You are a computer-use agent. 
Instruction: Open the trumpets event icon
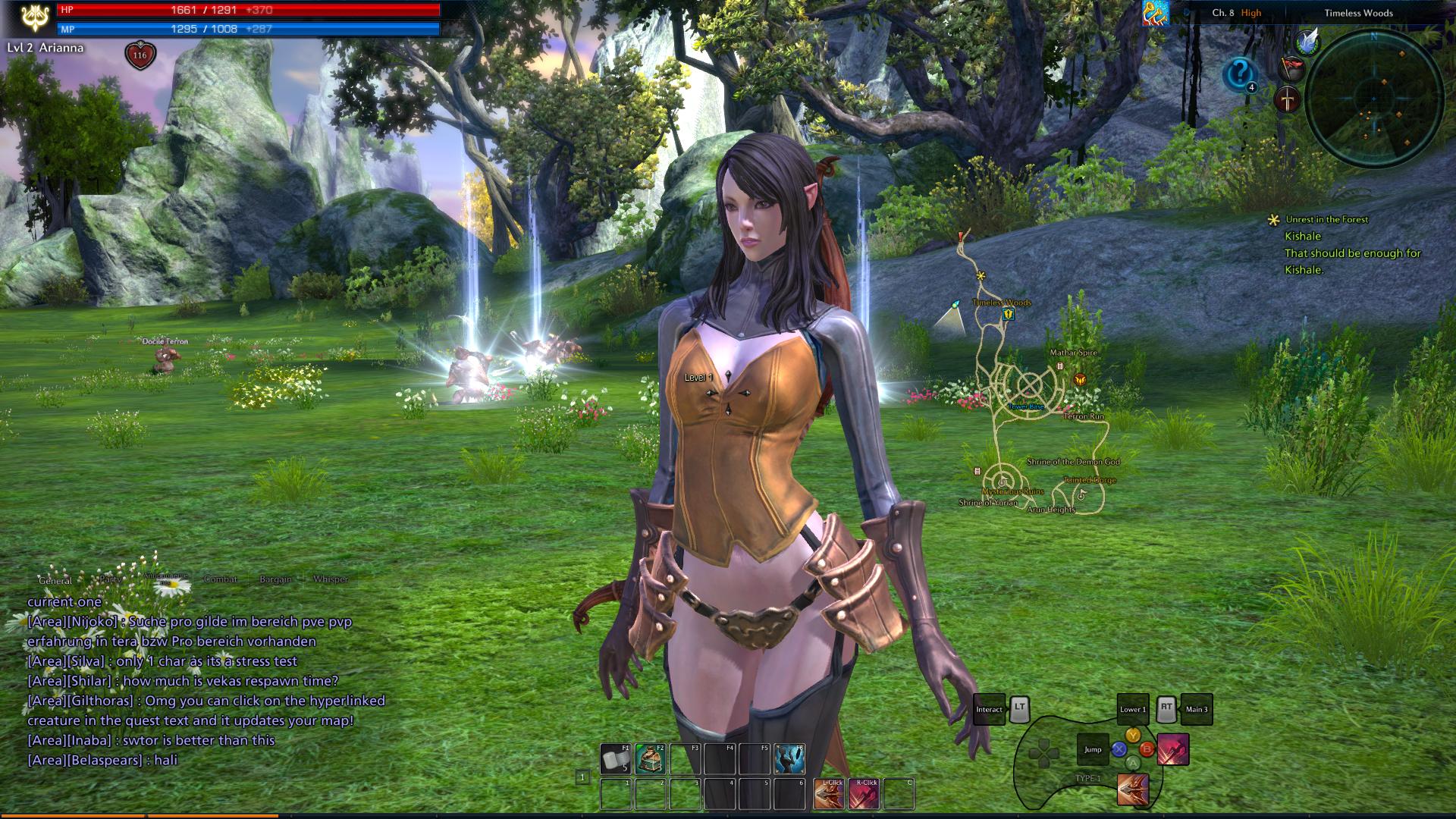(1155, 13)
